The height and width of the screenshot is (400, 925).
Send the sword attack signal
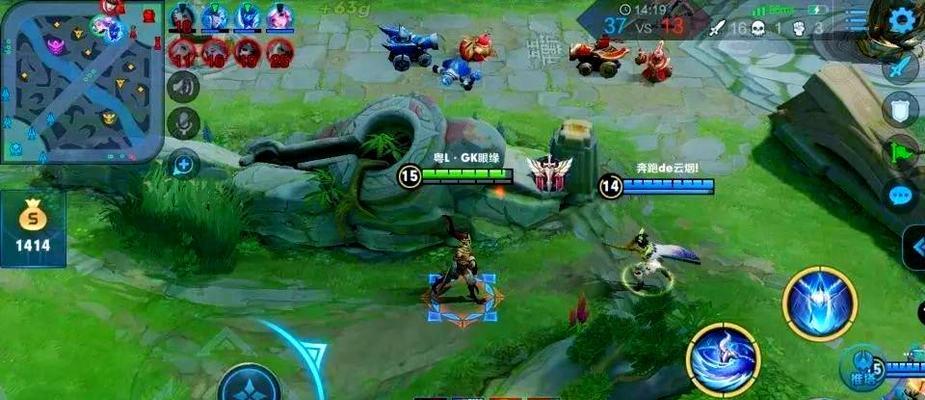click(901, 68)
